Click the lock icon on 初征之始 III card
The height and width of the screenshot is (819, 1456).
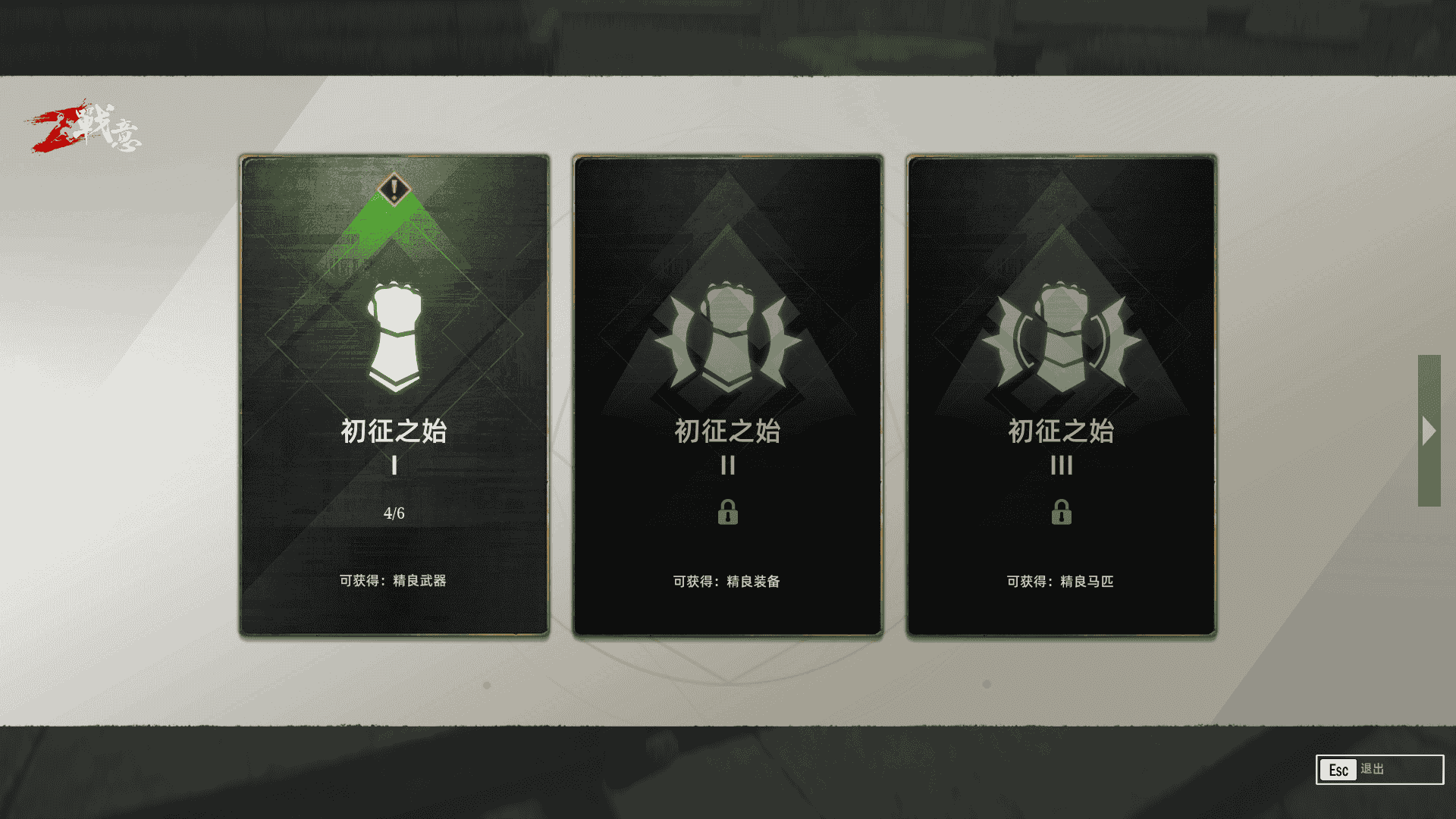point(1062,513)
